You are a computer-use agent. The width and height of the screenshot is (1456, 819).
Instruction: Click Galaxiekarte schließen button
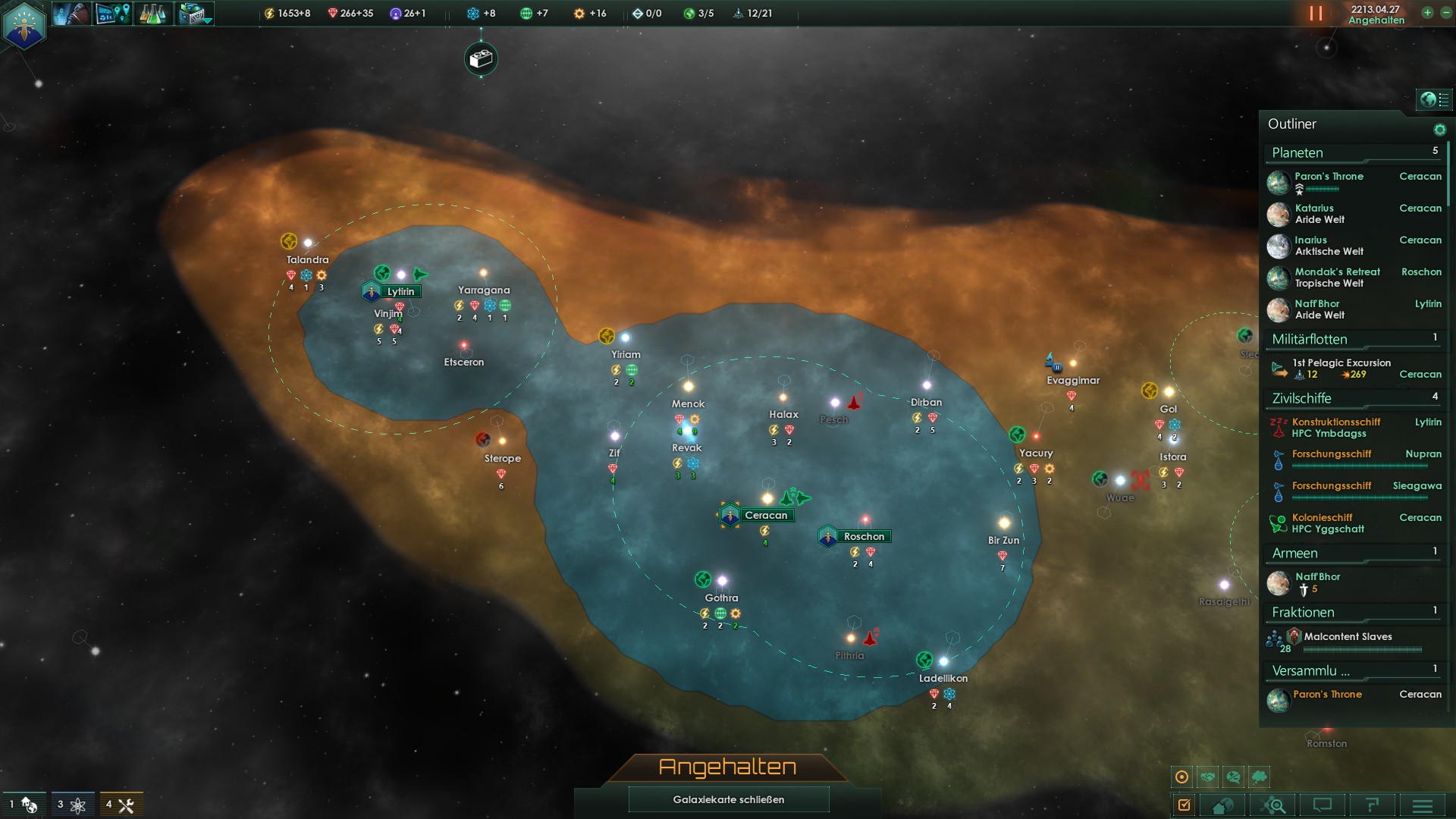pyautogui.click(x=728, y=799)
